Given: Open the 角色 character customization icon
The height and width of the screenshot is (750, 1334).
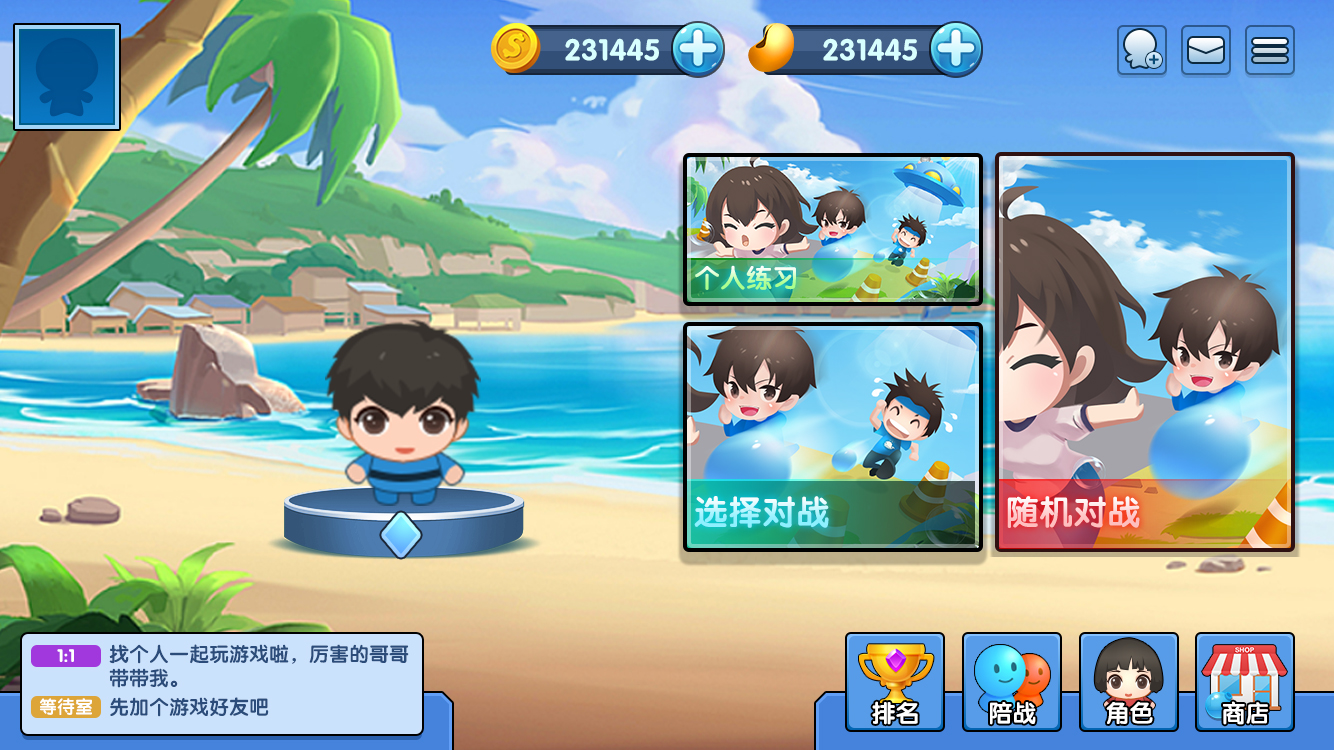Looking at the screenshot, I should (x=1127, y=682).
